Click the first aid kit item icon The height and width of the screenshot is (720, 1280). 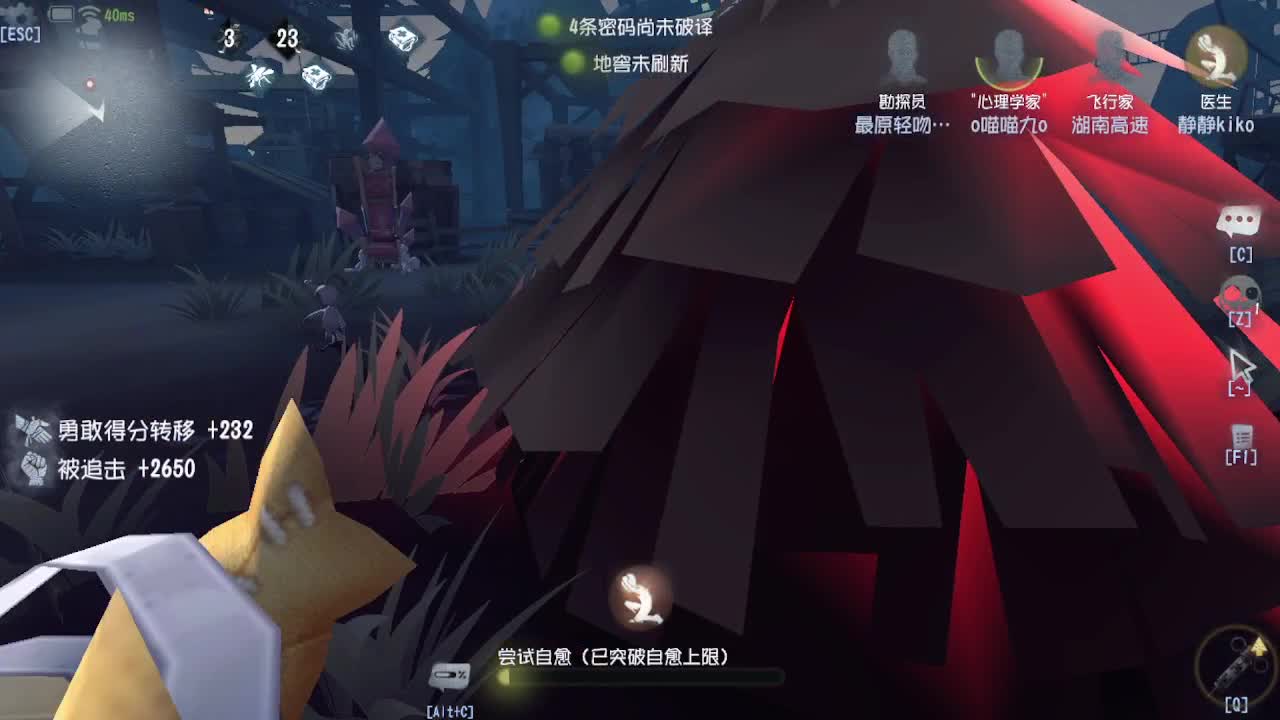316,77
